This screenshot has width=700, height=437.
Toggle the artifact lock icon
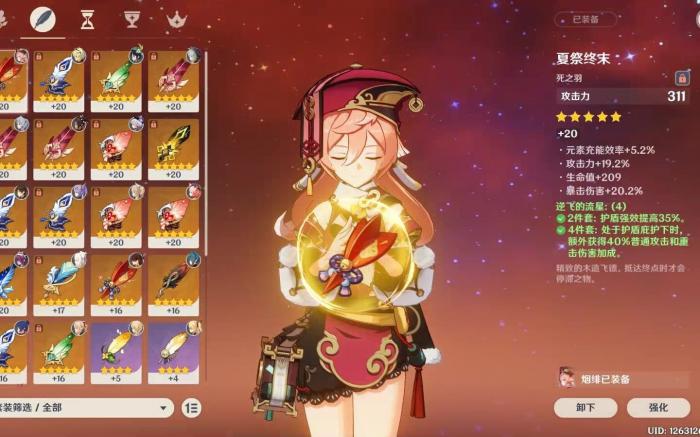[x=681, y=77]
